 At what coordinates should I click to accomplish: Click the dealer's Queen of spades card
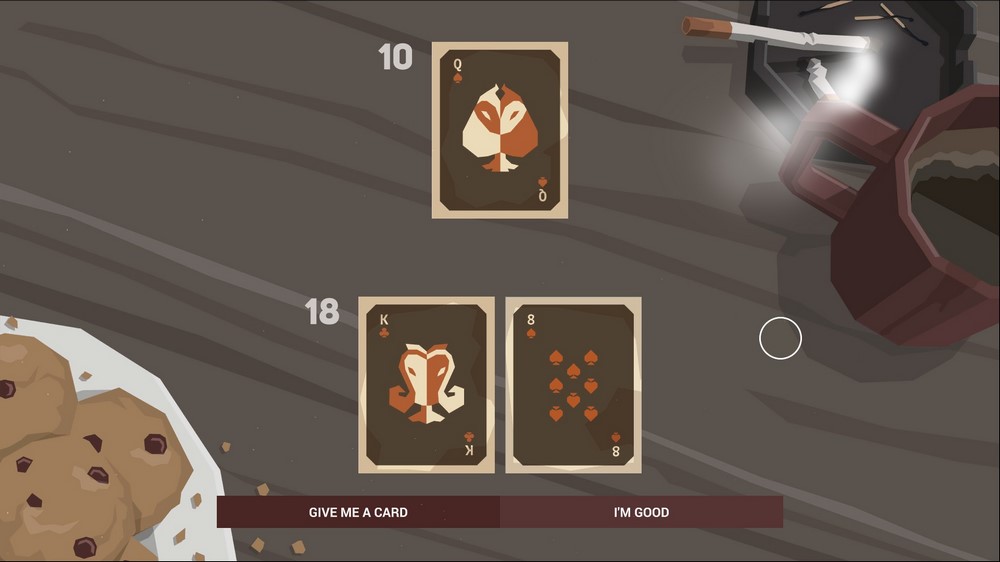[500, 130]
